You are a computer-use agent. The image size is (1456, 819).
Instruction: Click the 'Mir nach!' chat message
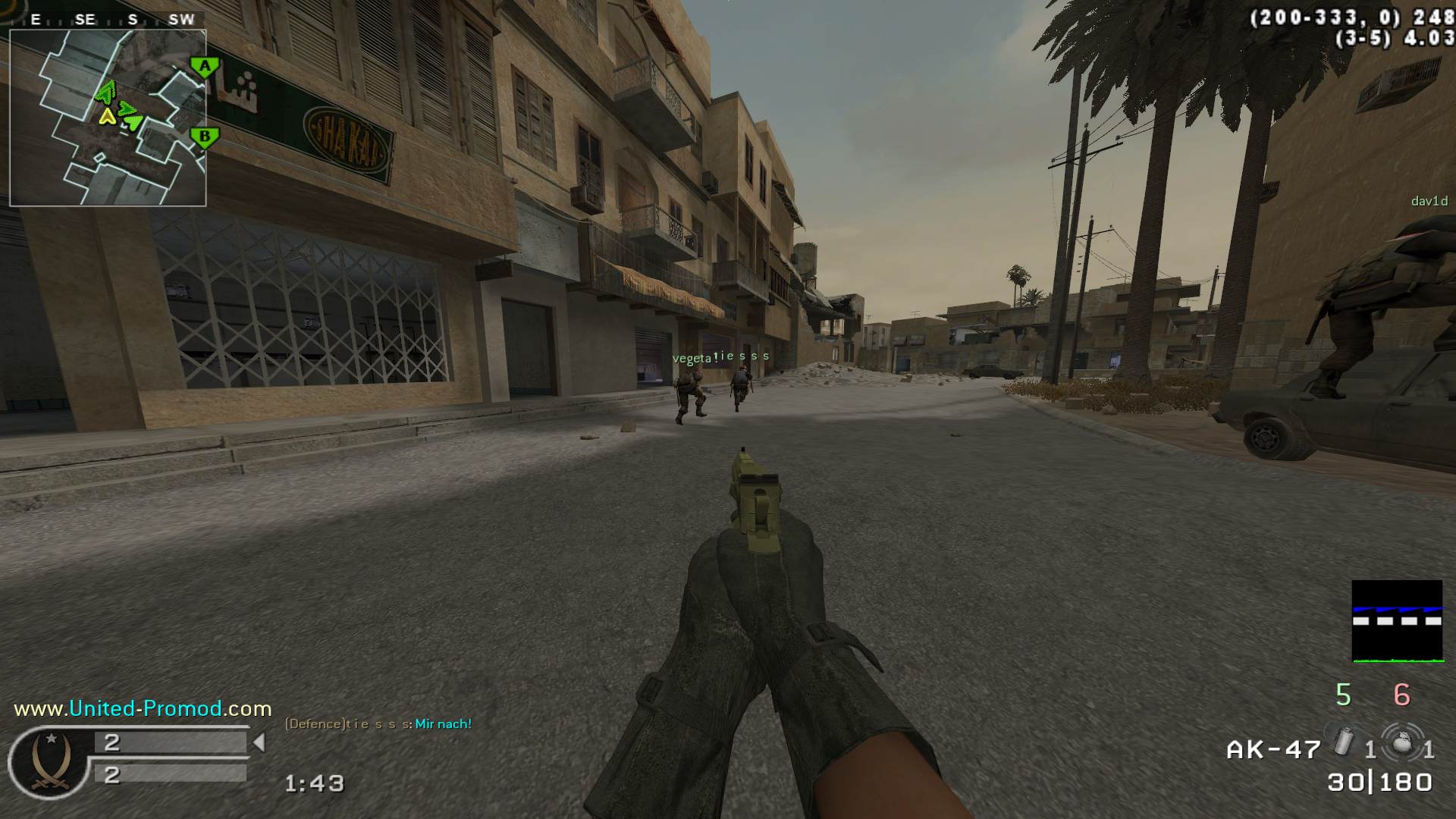pos(443,724)
